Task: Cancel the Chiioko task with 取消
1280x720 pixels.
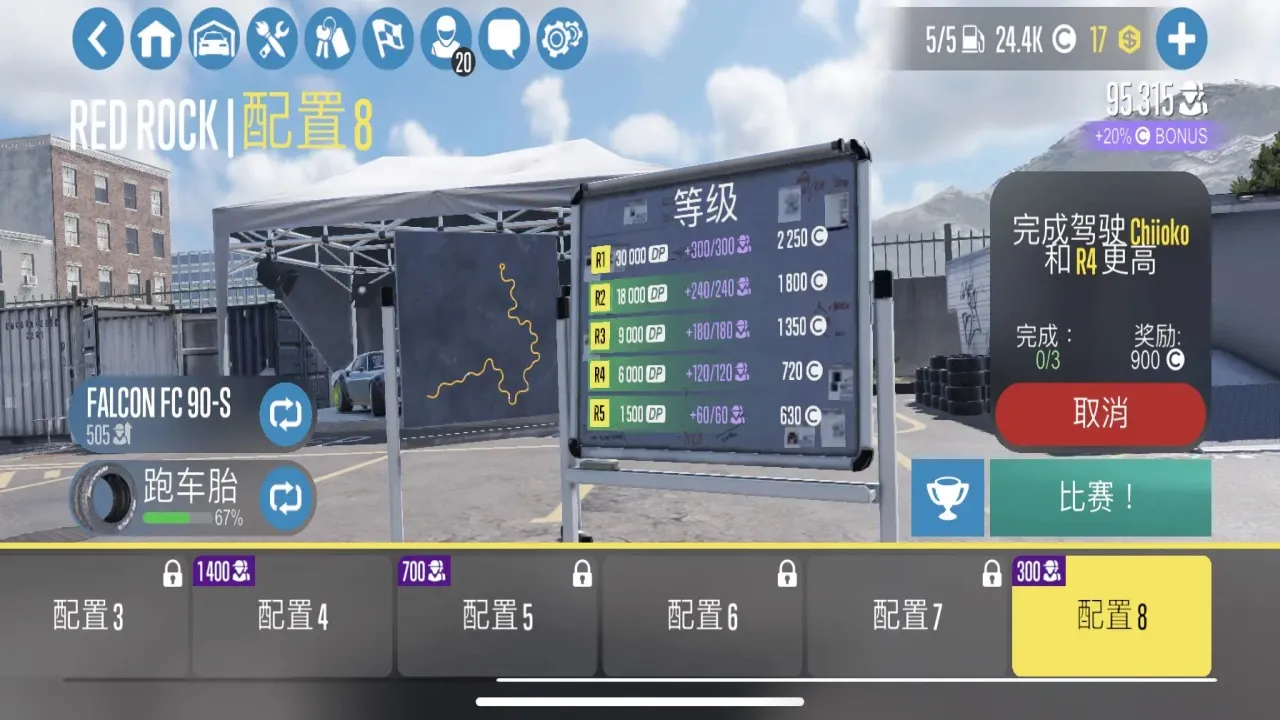Action: click(1100, 415)
